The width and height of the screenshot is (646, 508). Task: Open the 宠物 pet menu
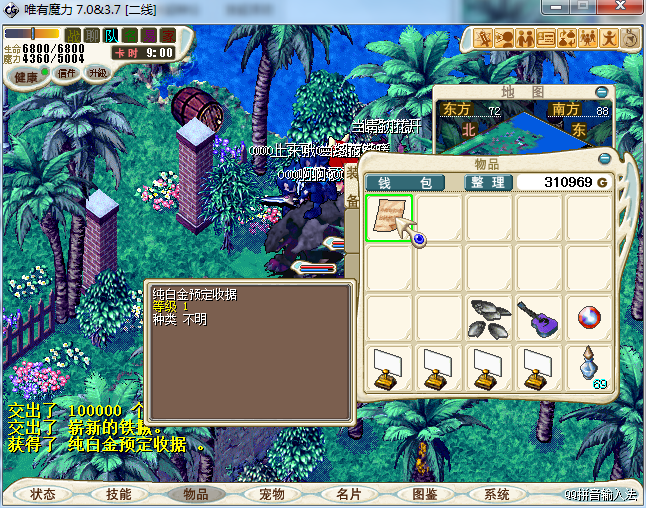click(x=271, y=494)
